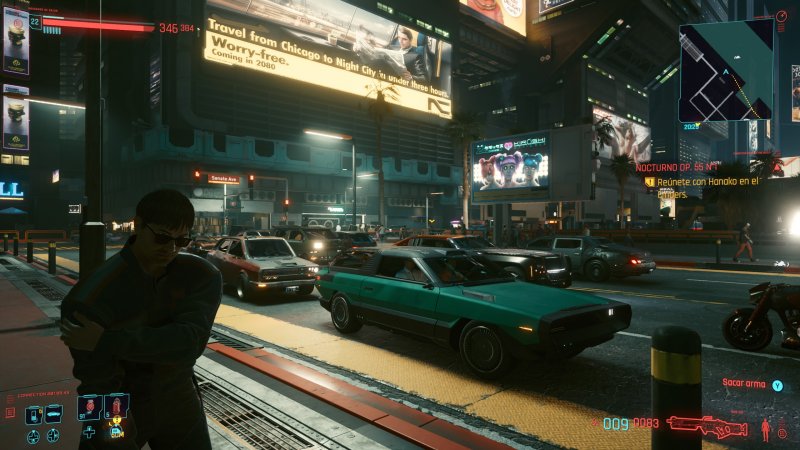800x450 pixels.
Task: Click the player stance silhouette icon
Action: [767, 429]
